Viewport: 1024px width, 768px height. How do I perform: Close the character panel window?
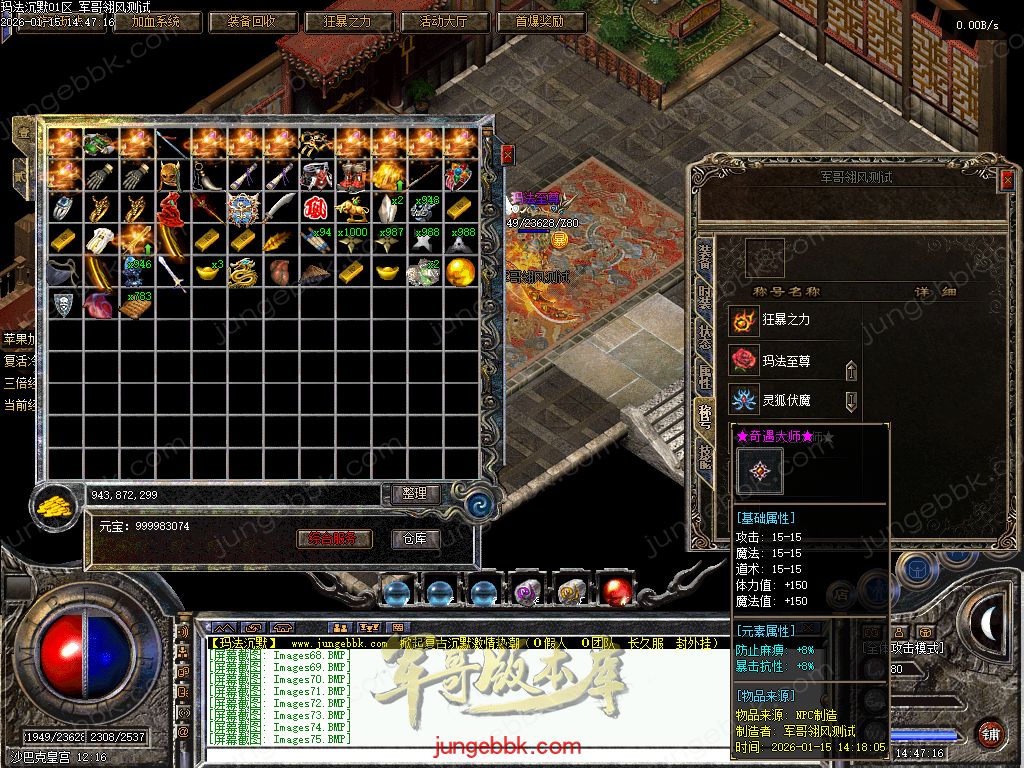click(x=1006, y=179)
